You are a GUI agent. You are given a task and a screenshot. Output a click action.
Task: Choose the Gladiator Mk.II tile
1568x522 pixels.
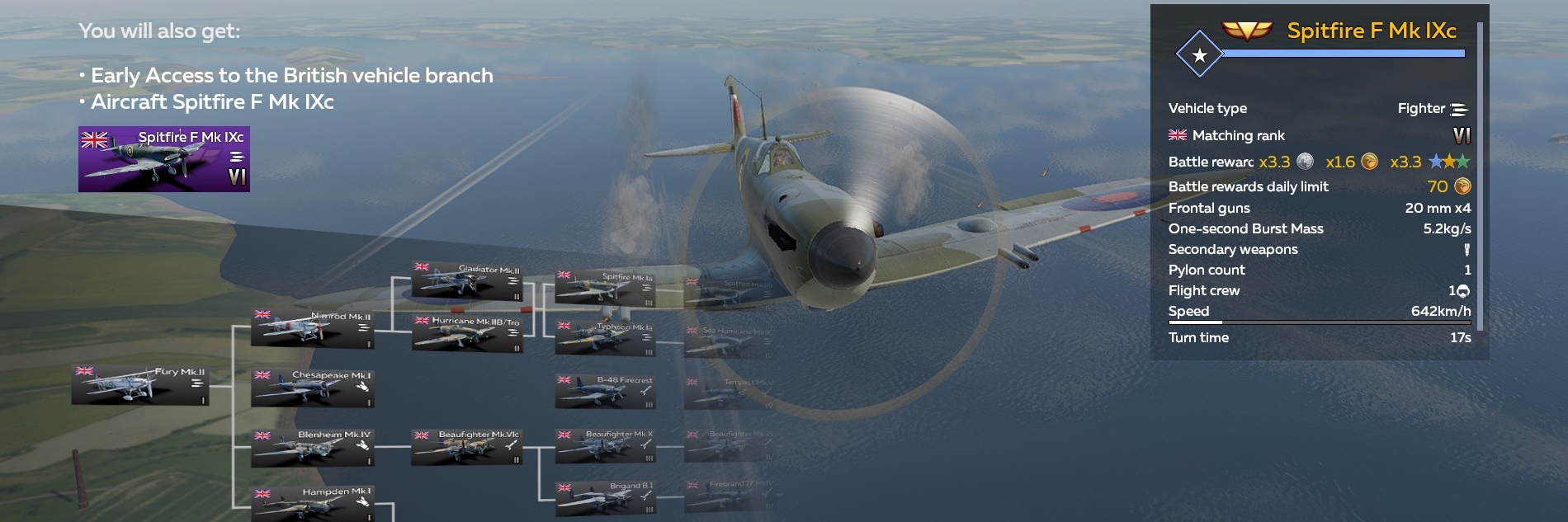point(468,281)
